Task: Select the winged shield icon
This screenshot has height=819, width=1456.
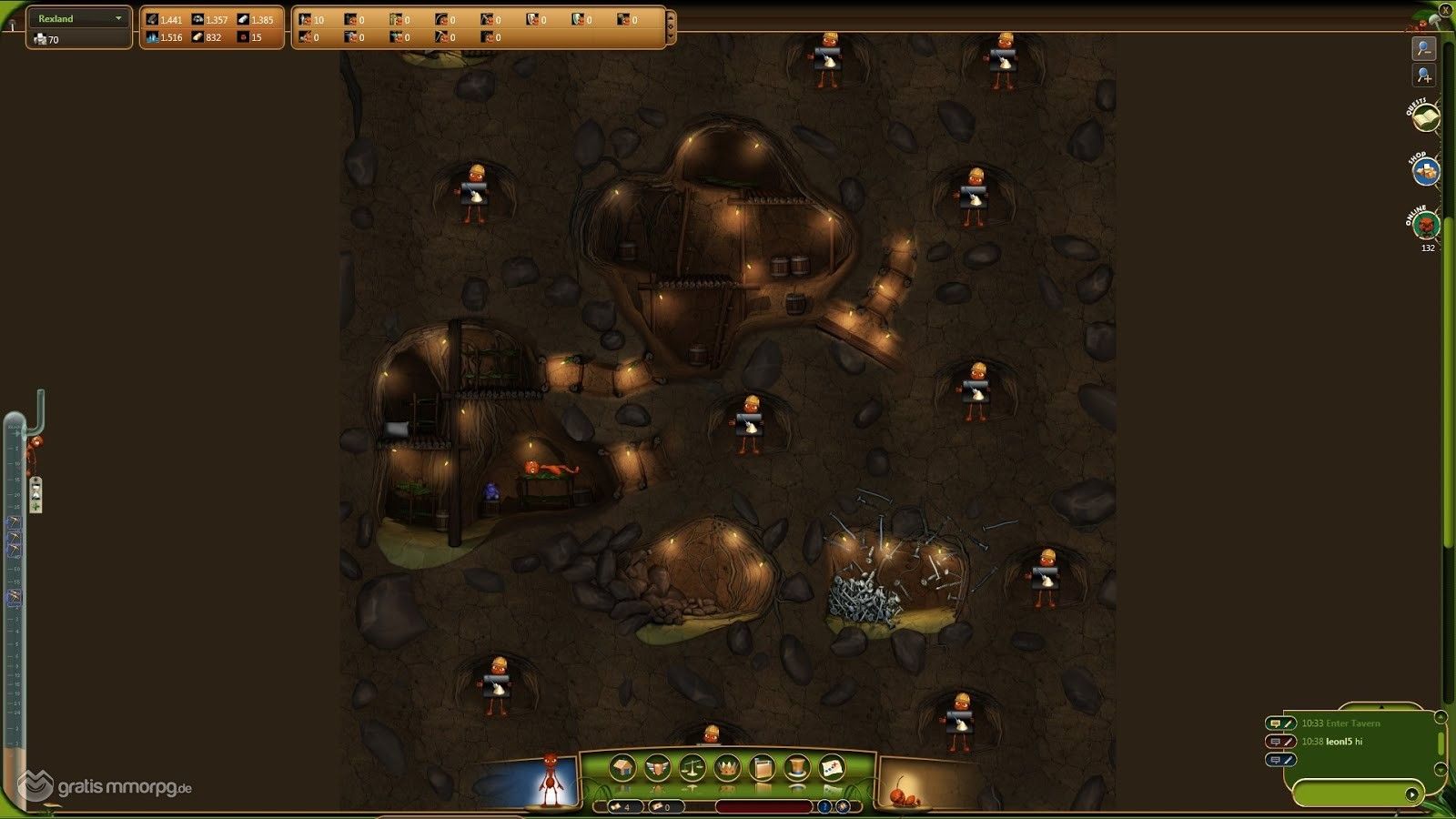Action: point(657,769)
